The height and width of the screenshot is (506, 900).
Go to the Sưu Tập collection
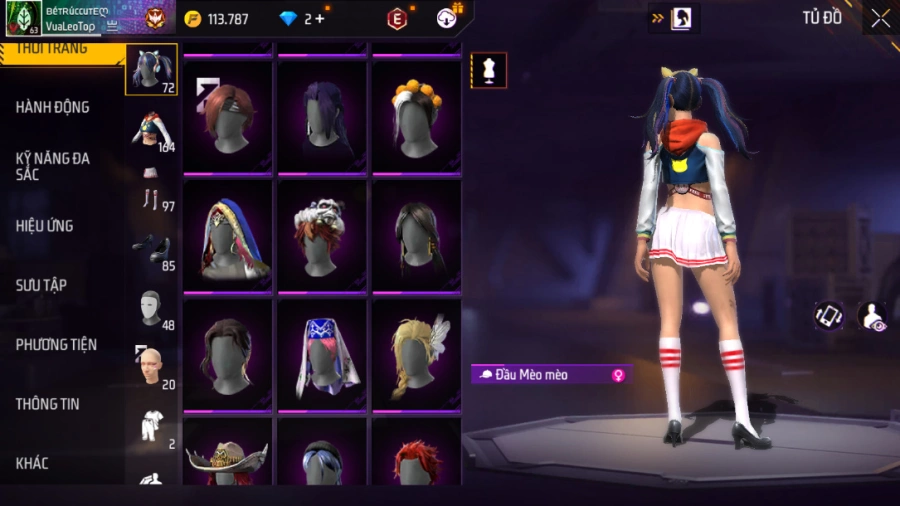click(x=41, y=285)
